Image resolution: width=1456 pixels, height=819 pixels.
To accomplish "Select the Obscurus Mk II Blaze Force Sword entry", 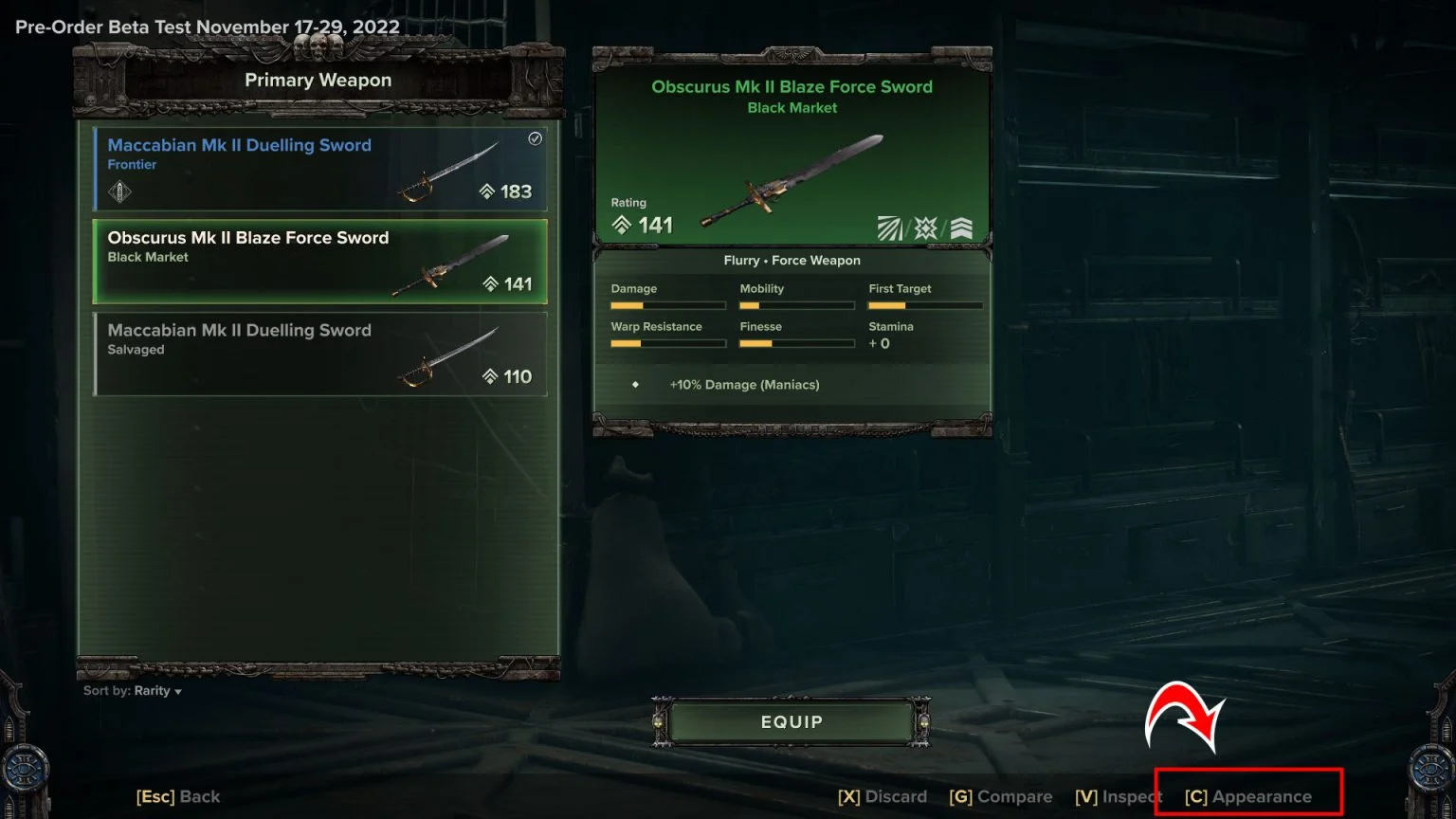I will tap(319, 263).
